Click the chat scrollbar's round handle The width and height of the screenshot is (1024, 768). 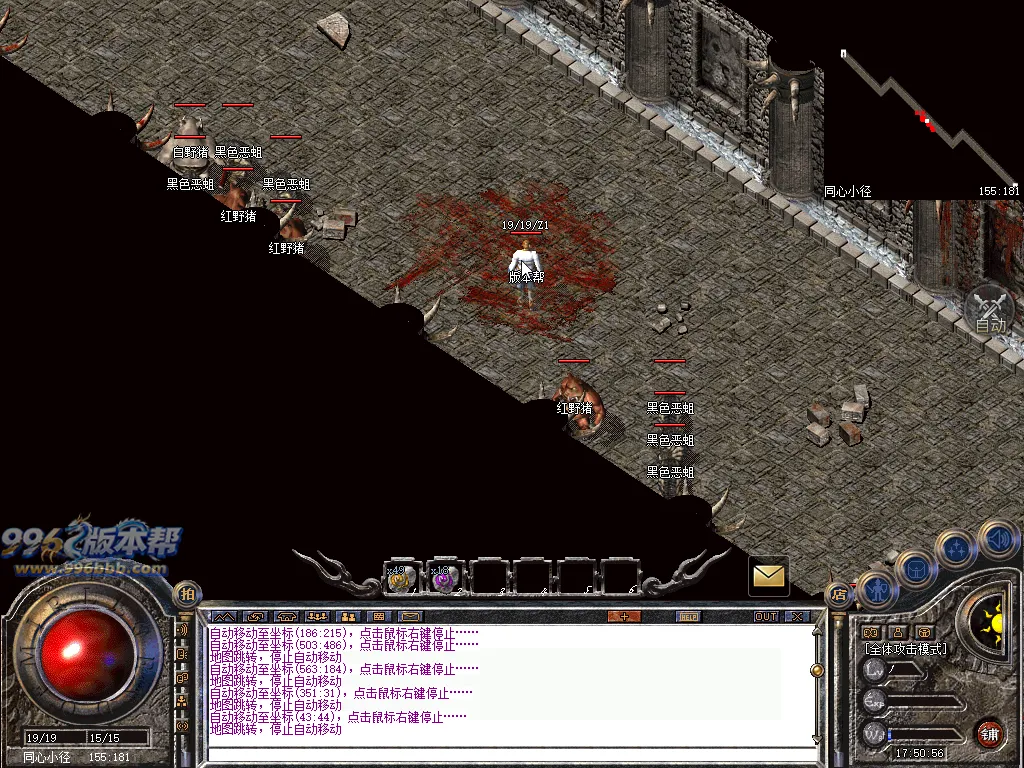tap(817, 669)
